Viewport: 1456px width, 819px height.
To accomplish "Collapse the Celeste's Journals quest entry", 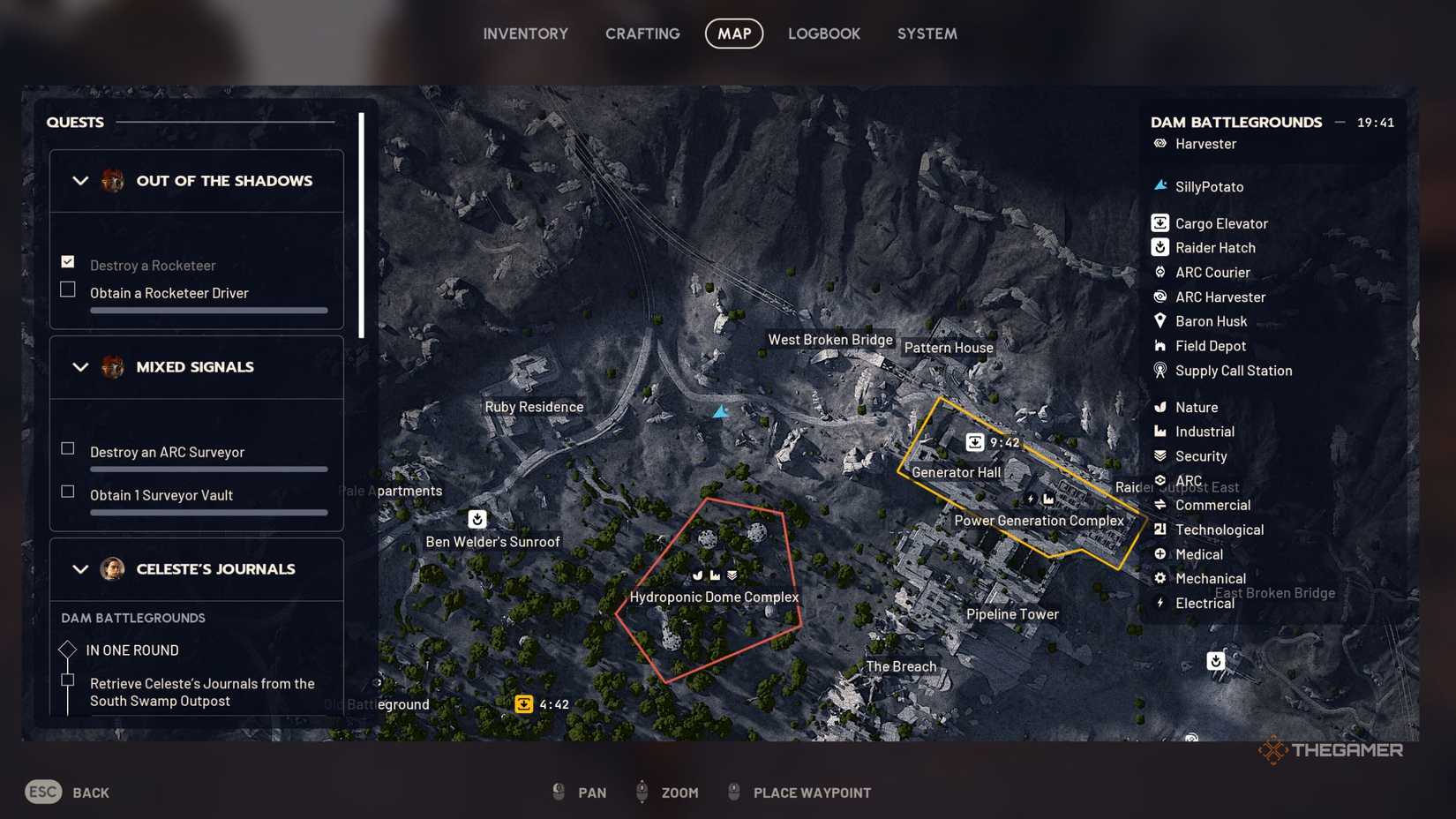I will (80, 569).
